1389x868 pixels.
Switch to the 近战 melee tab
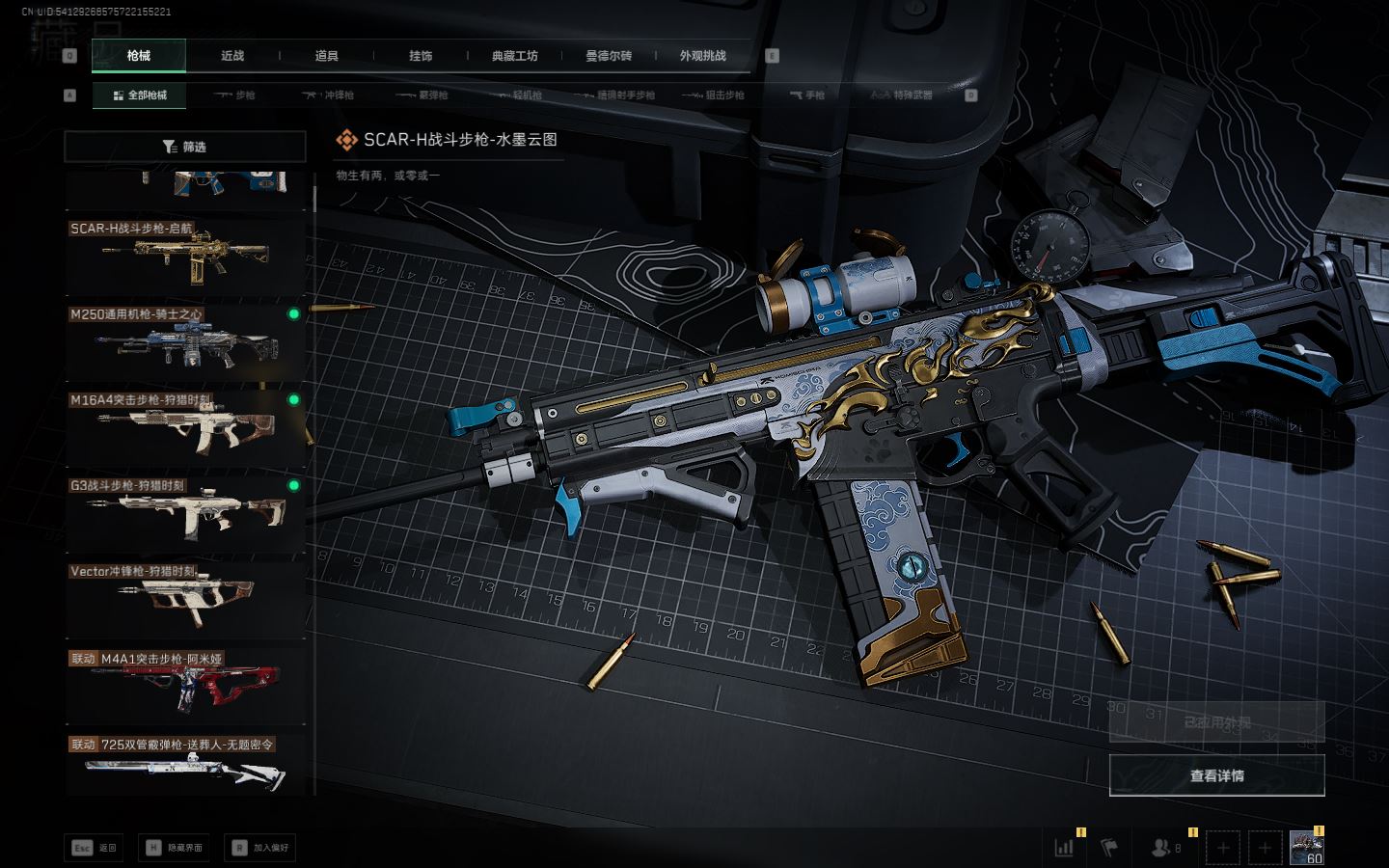pyautogui.click(x=232, y=56)
